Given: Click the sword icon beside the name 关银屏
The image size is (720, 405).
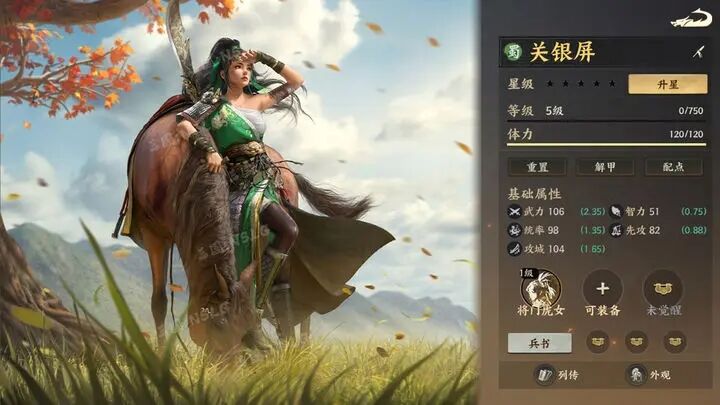Looking at the screenshot, I should point(698,52).
